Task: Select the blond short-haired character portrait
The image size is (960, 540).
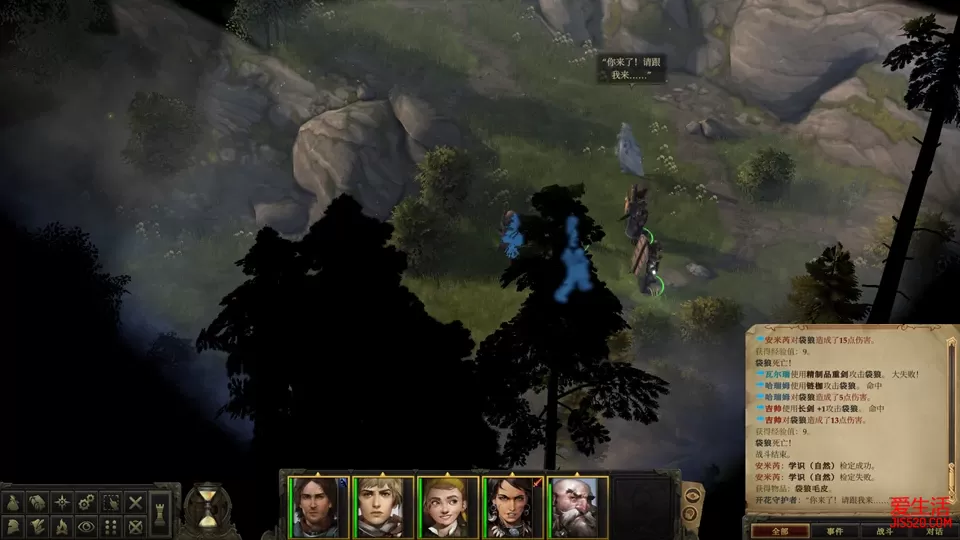Action: coord(383,506)
